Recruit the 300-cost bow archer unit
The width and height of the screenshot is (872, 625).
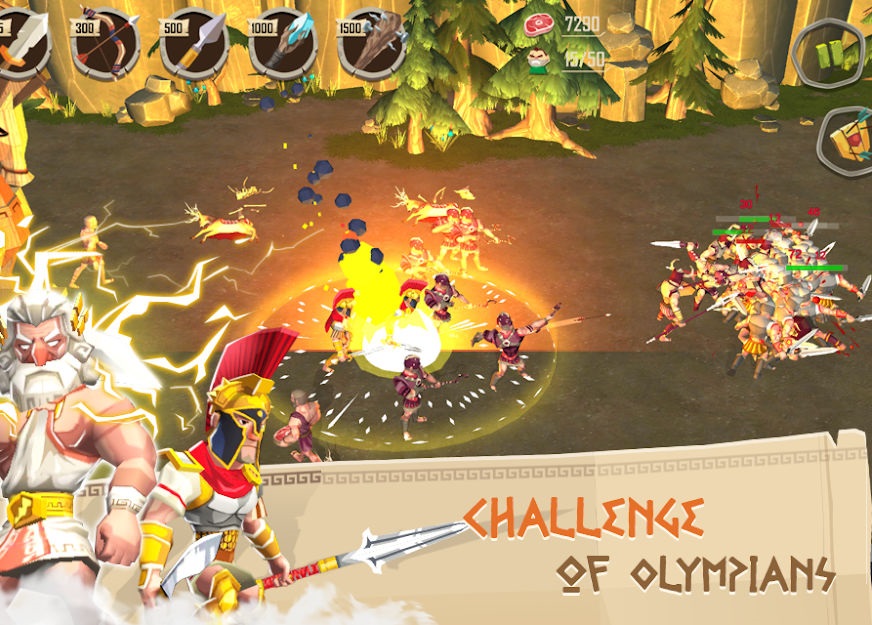coord(105,45)
